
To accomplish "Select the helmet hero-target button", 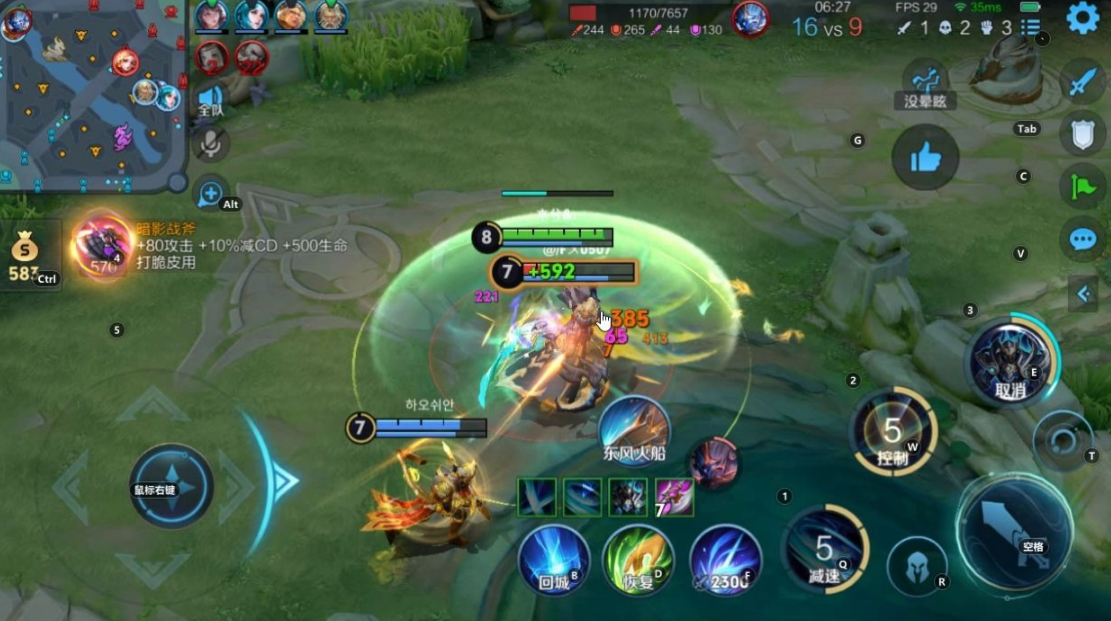I will pyautogui.click(x=918, y=565).
